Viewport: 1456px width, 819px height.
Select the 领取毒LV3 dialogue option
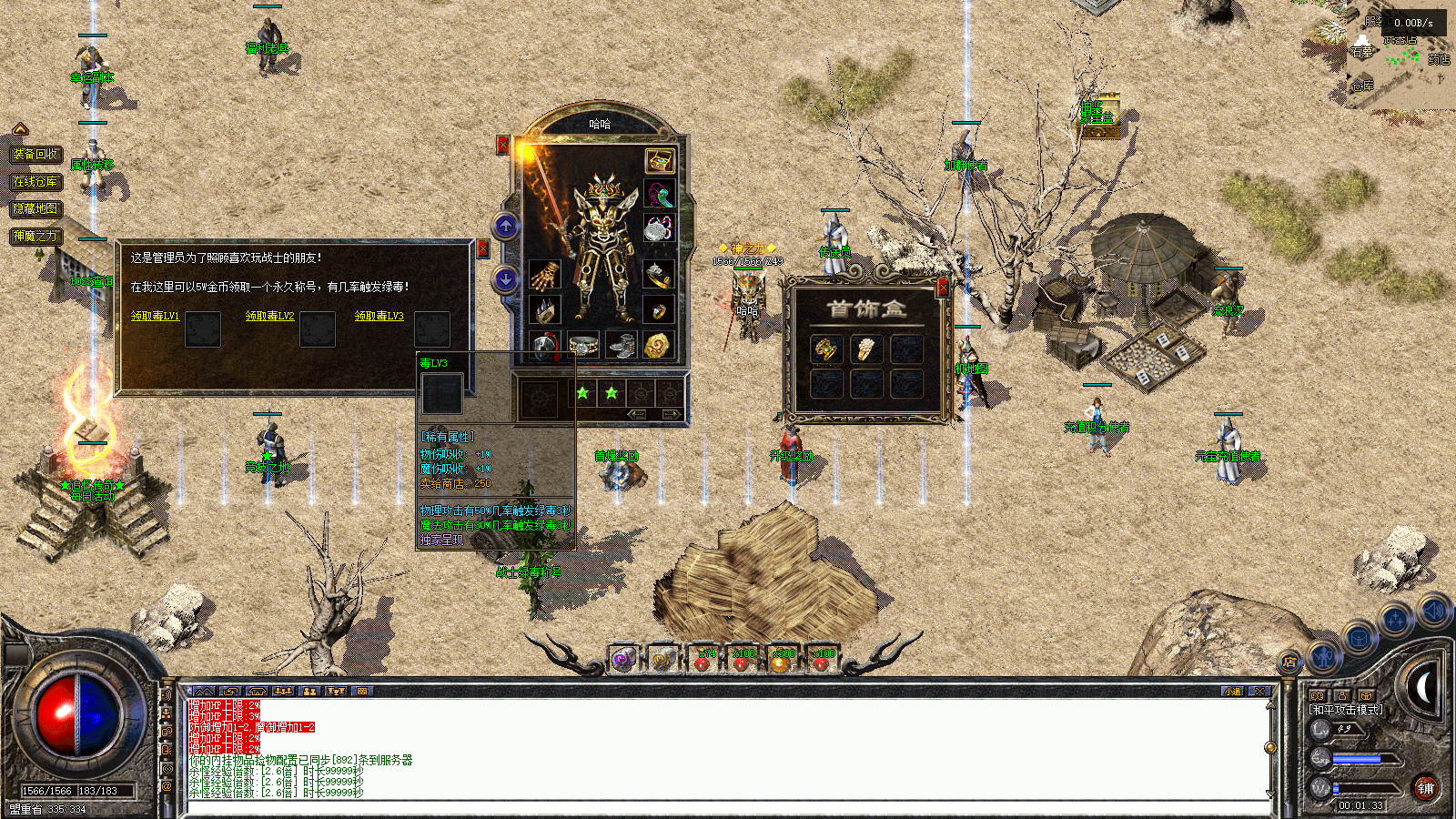click(379, 316)
